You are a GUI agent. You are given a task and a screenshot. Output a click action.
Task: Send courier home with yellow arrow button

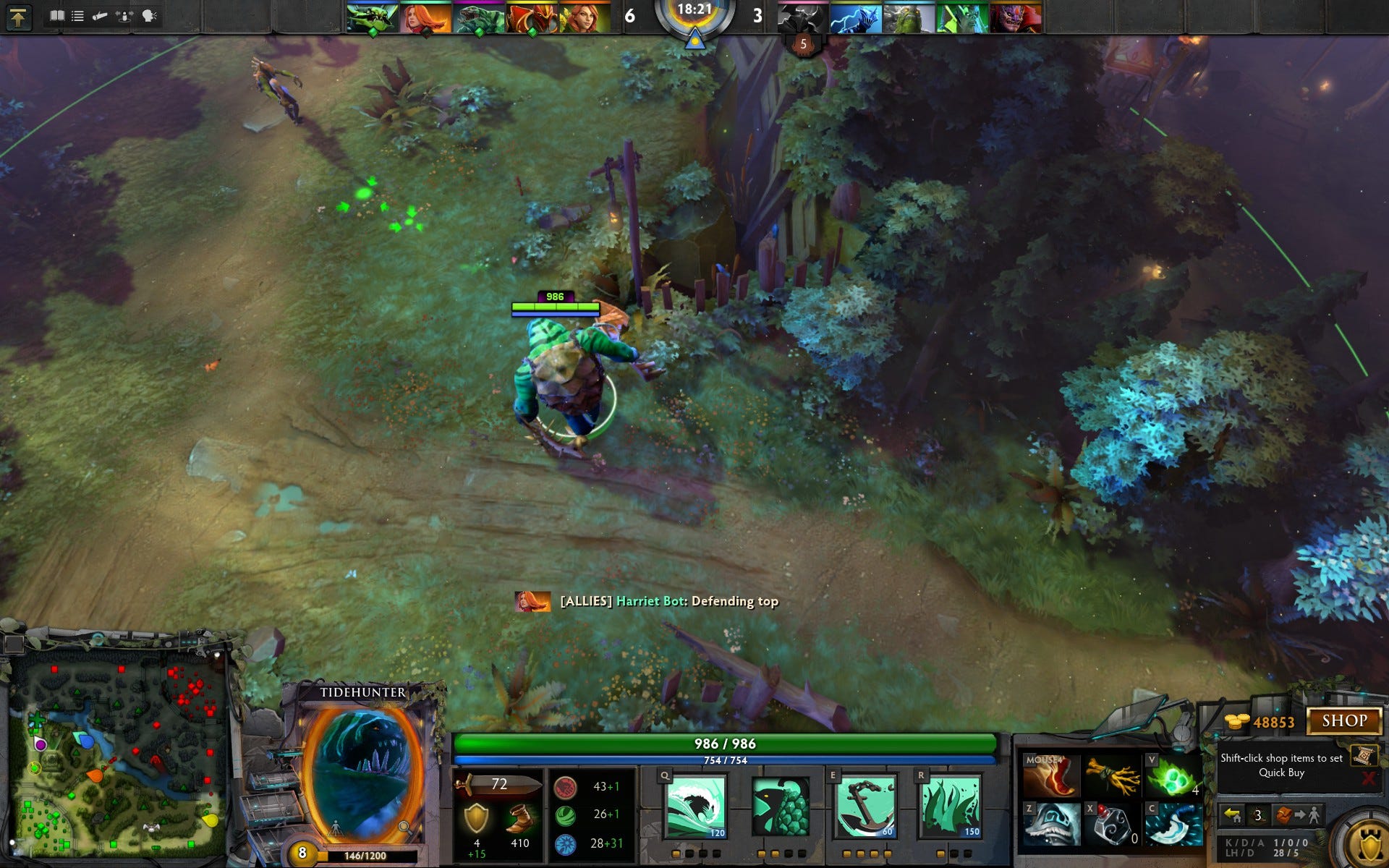coord(1232,816)
